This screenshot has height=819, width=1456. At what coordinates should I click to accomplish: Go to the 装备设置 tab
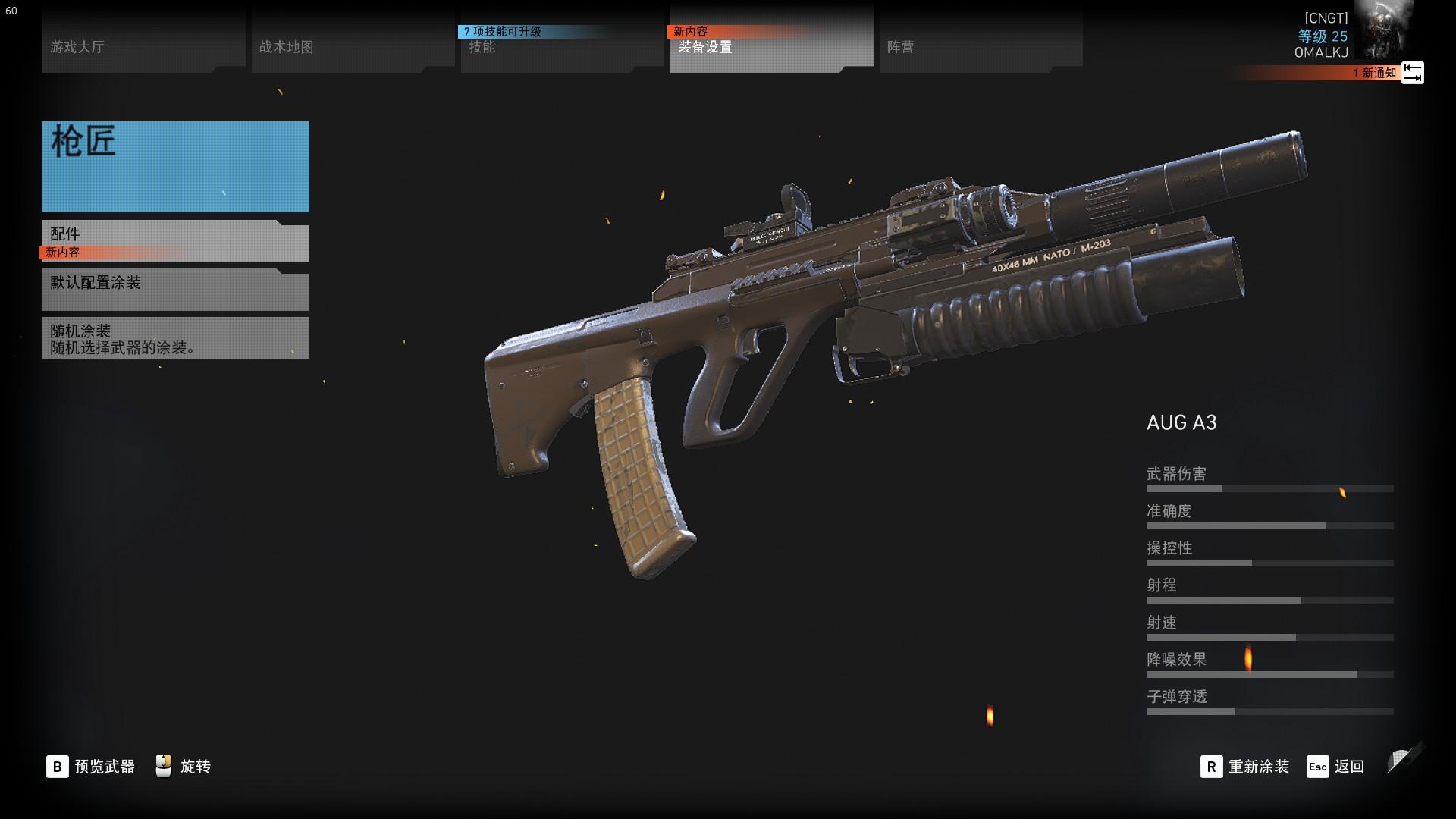pos(770,47)
